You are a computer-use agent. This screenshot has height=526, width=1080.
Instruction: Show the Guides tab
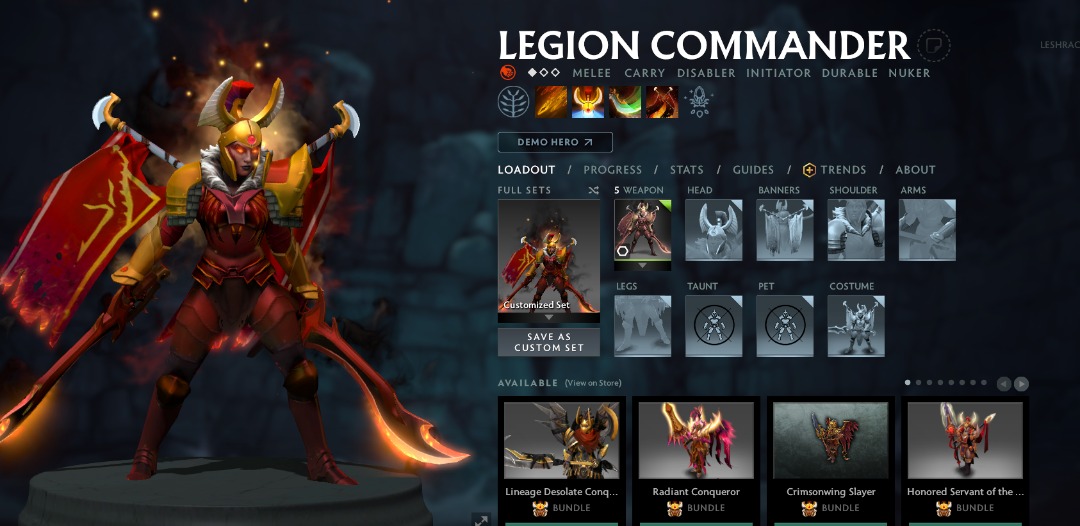753,170
